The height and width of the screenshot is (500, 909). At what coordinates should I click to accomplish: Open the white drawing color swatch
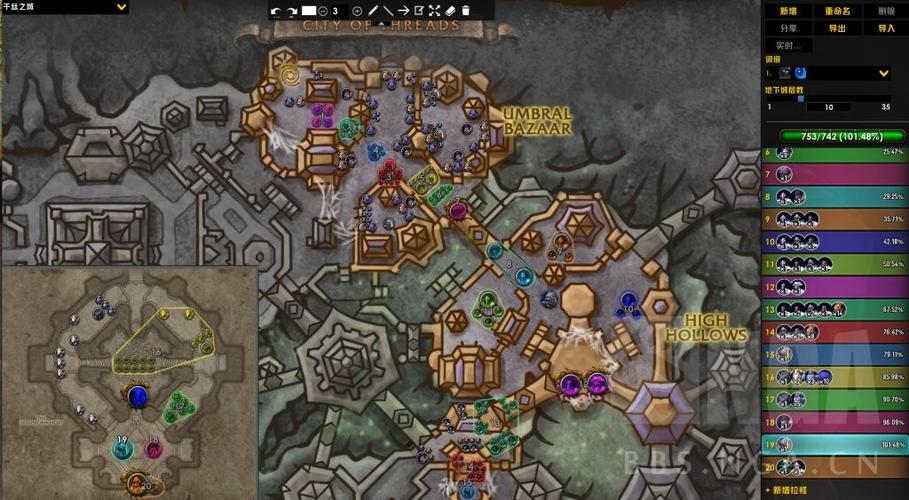coord(309,11)
